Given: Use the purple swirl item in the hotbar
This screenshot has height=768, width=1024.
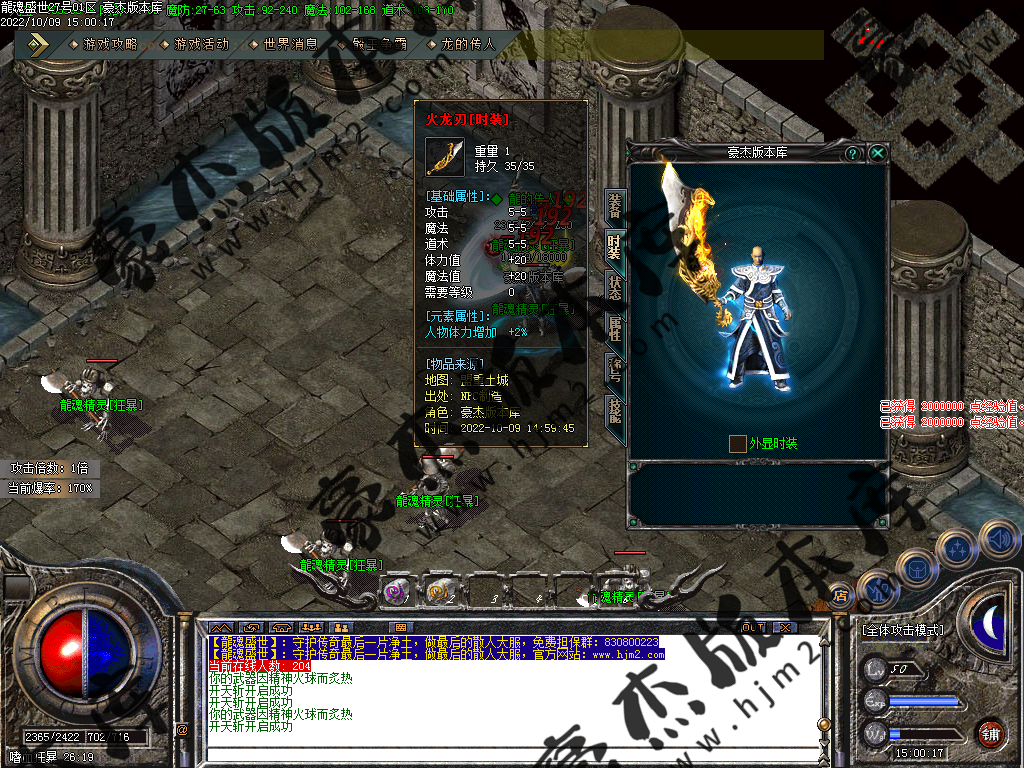Looking at the screenshot, I should tap(396, 592).
